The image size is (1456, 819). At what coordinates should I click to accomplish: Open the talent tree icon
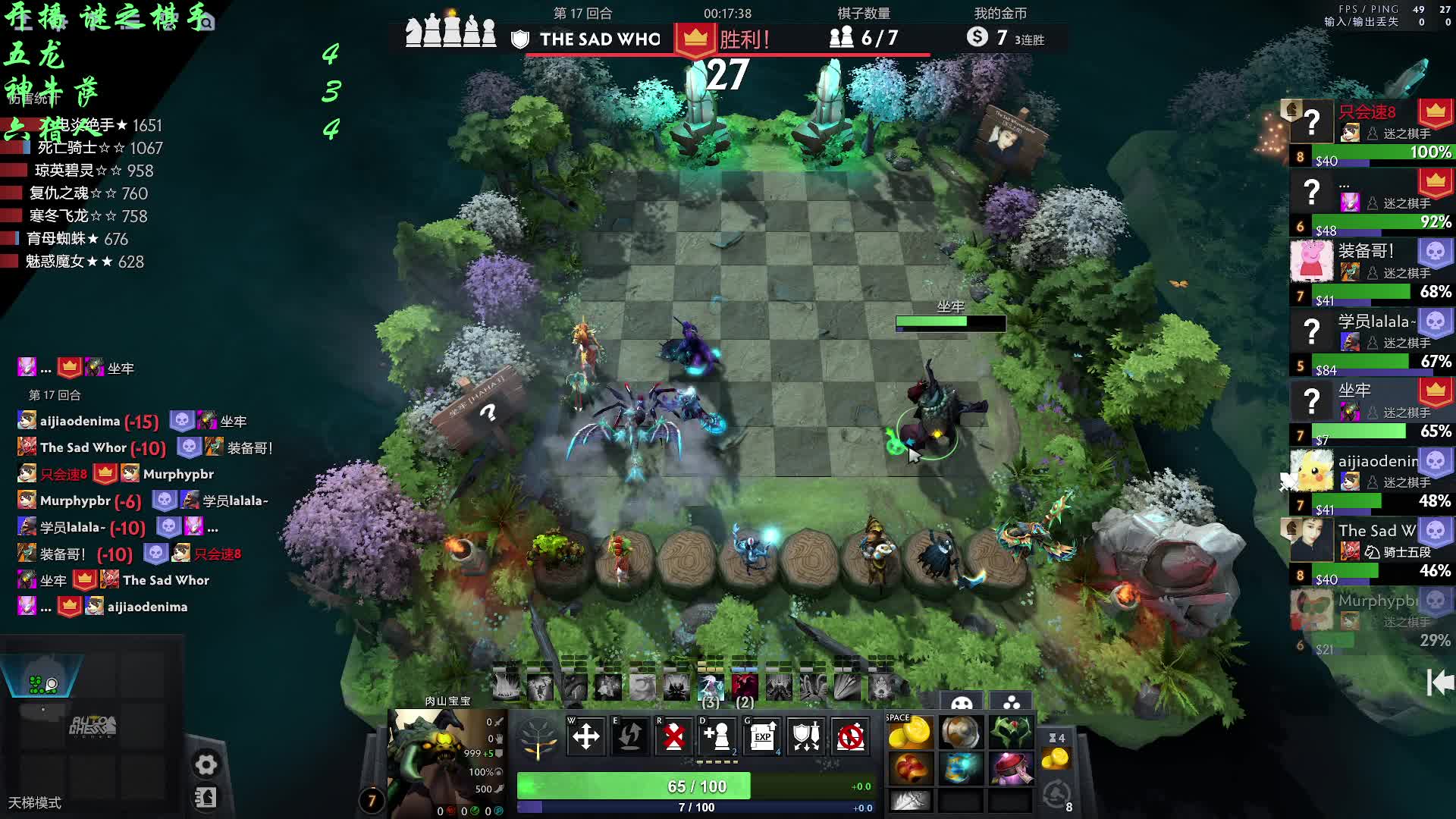click(x=538, y=737)
